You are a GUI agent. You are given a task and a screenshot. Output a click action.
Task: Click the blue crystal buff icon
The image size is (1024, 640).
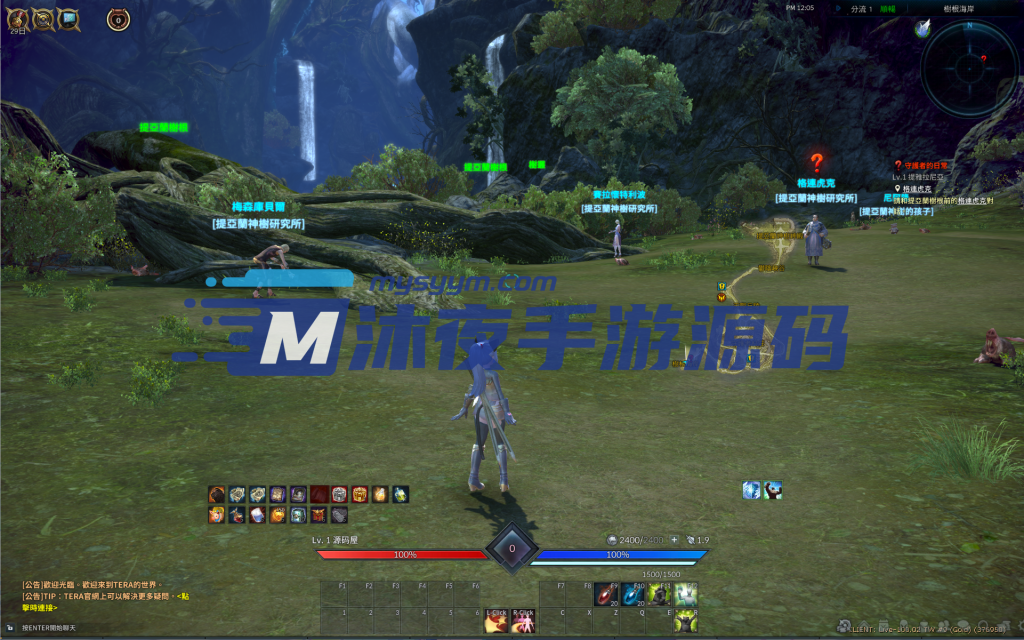pos(752,490)
